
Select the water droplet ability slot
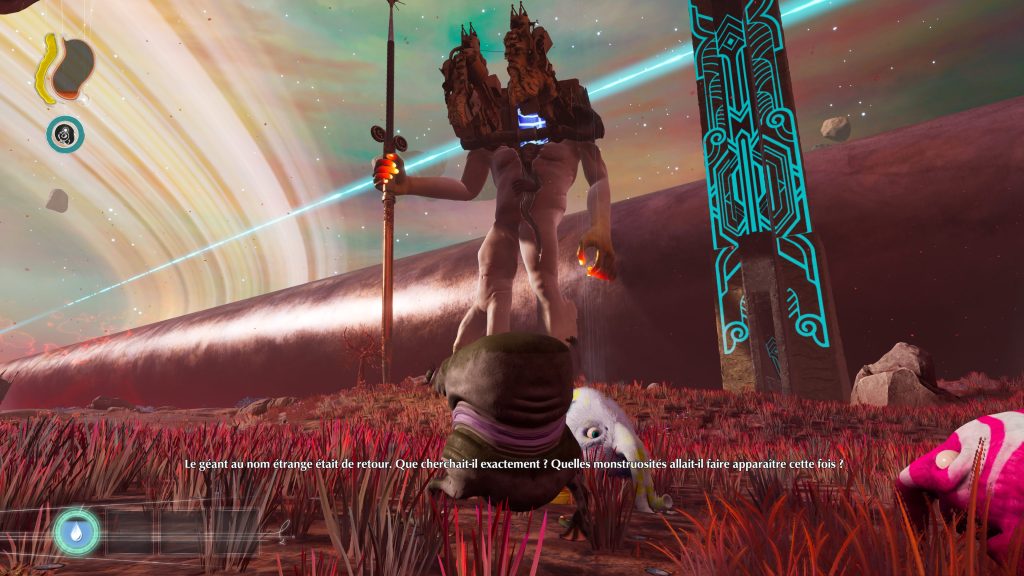coord(77,531)
